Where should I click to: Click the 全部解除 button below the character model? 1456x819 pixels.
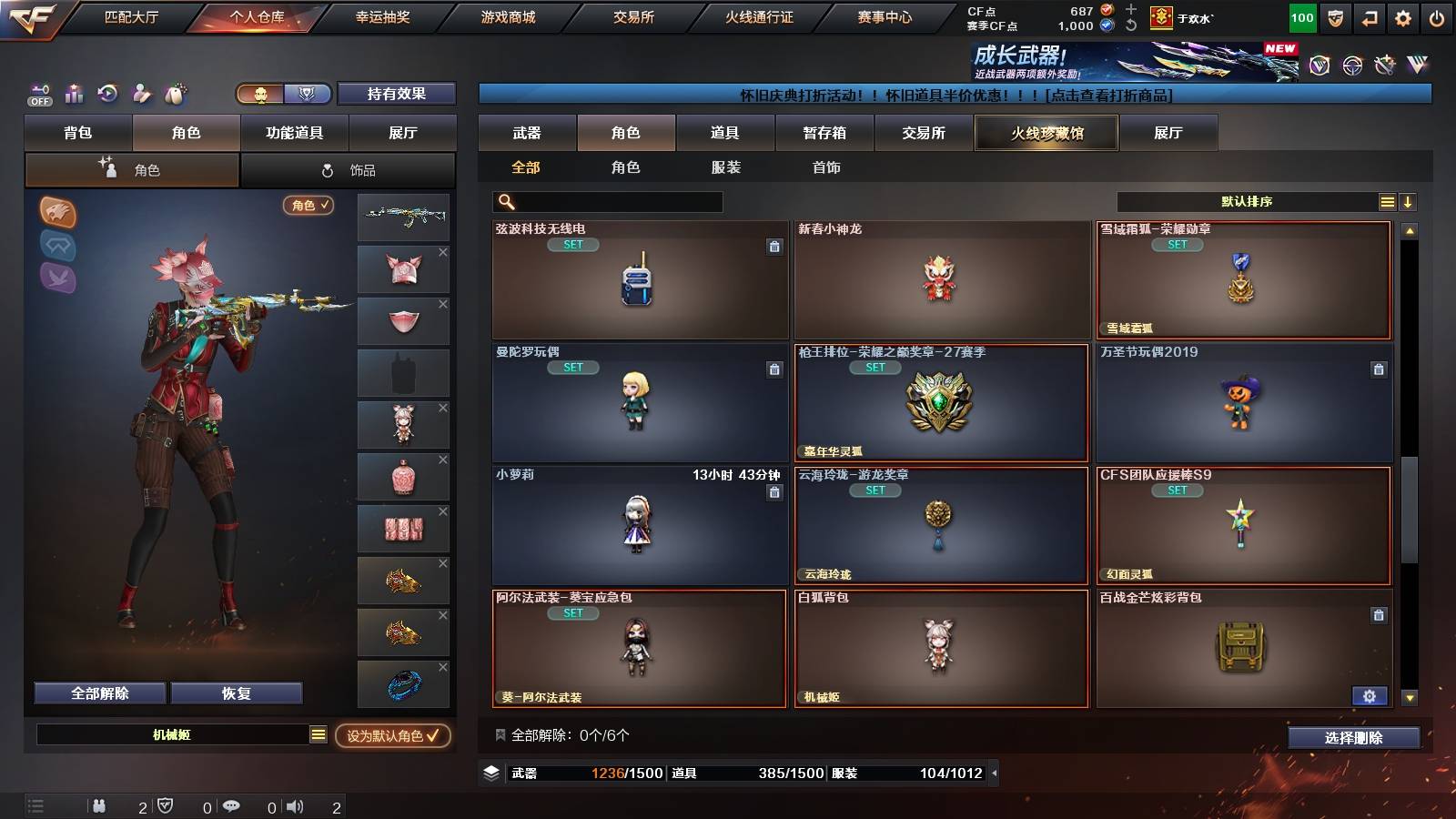pos(98,693)
